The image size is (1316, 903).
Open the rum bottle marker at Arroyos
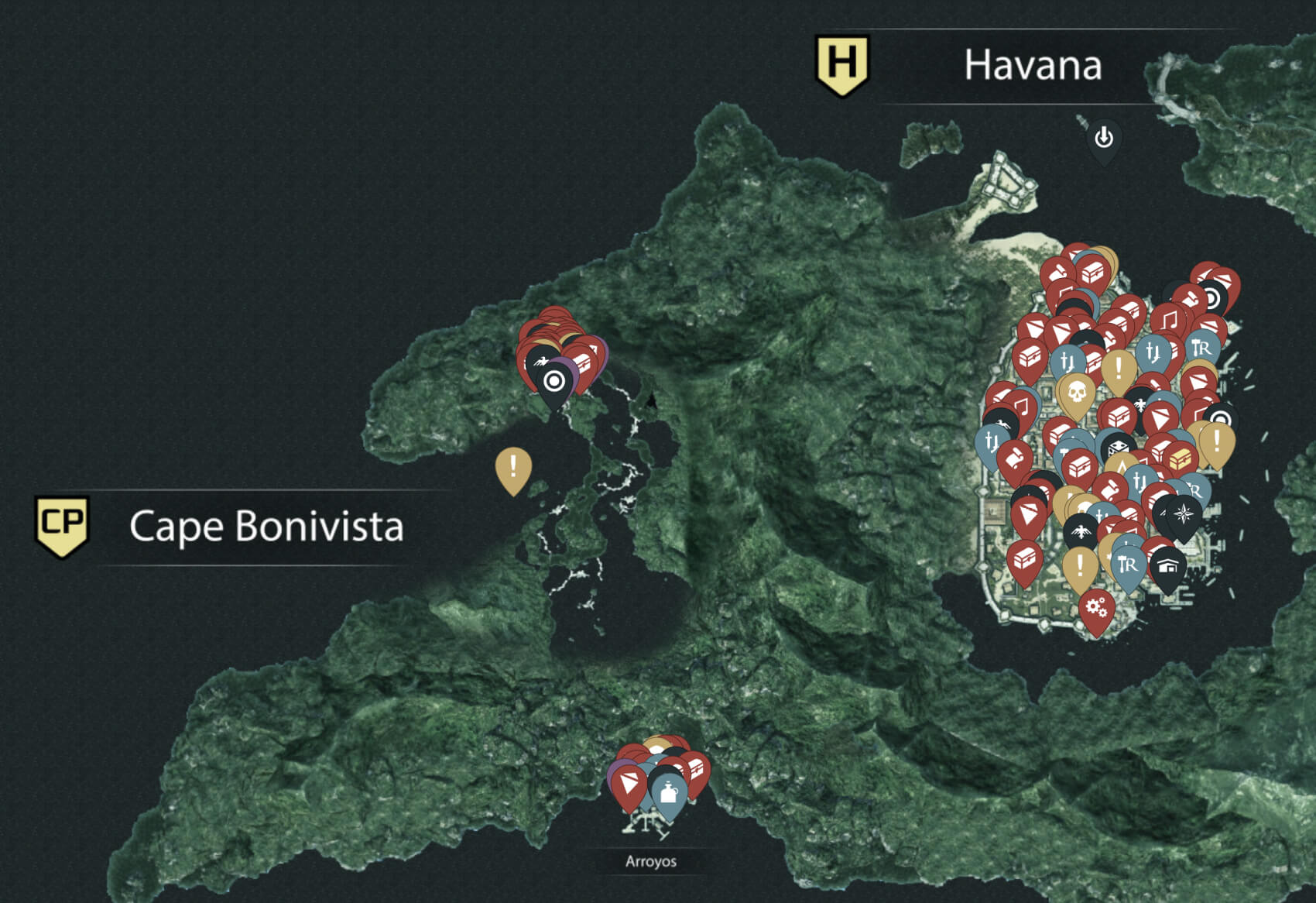coord(669,793)
